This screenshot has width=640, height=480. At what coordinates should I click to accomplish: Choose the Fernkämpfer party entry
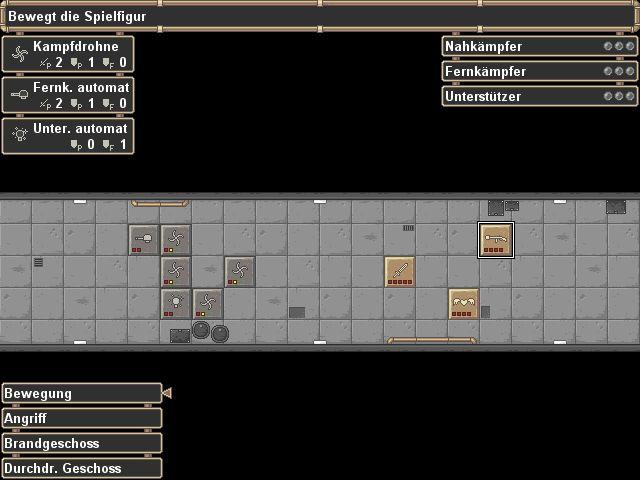click(539, 71)
